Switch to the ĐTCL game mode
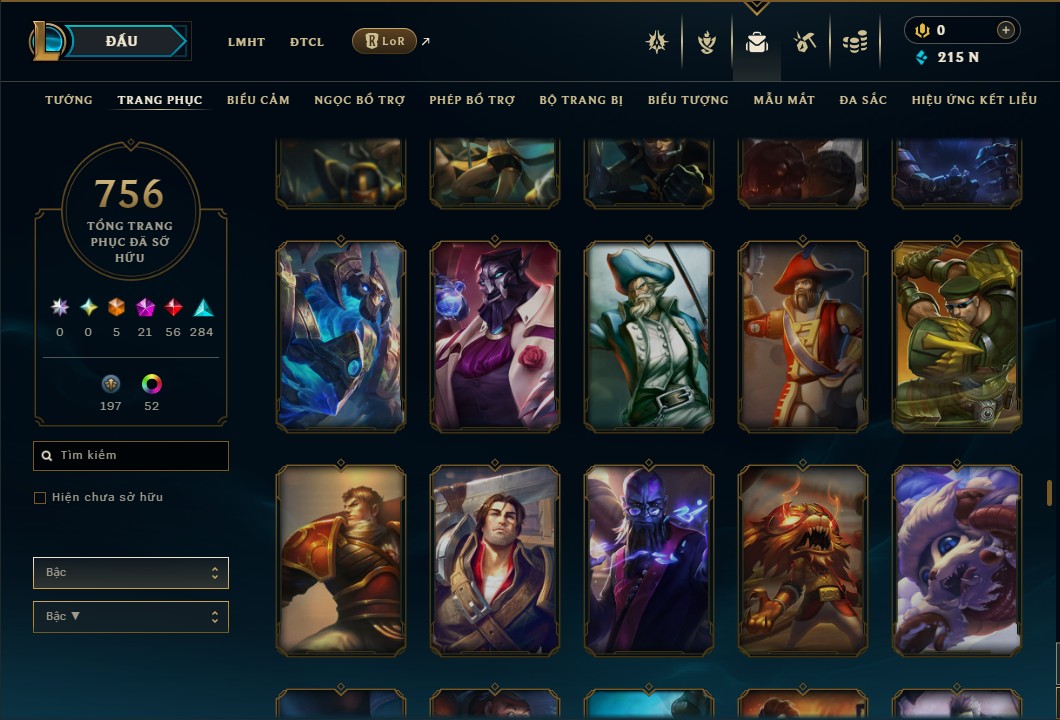1060x720 pixels. (307, 42)
